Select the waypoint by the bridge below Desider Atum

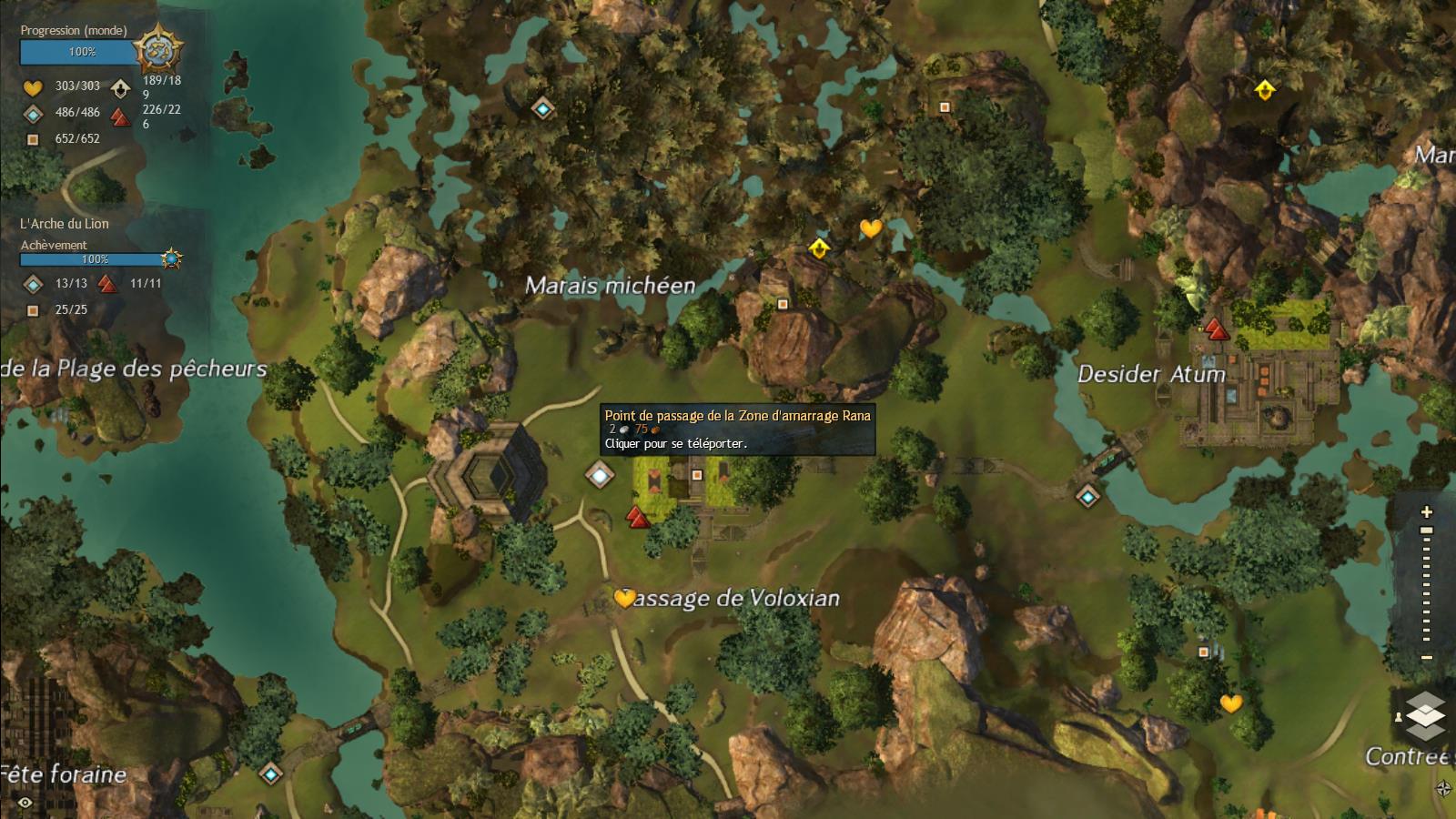click(x=1087, y=496)
